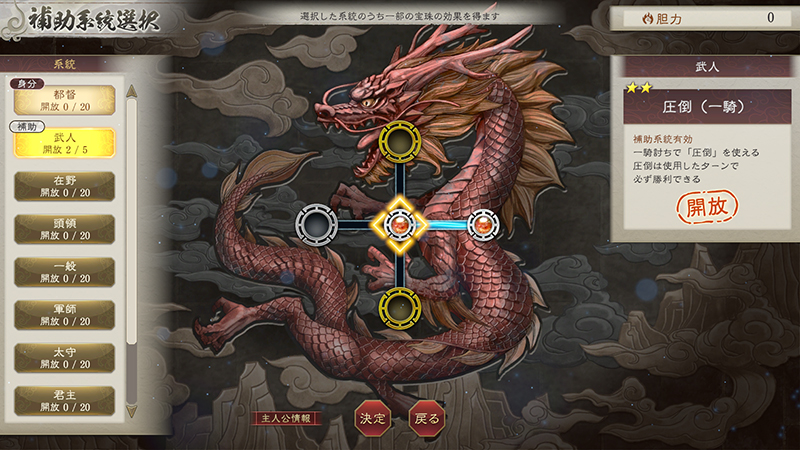The height and width of the screenshot is (450, 800).
Task: Choose the 頭領 system entry
Action: [65, 229]
